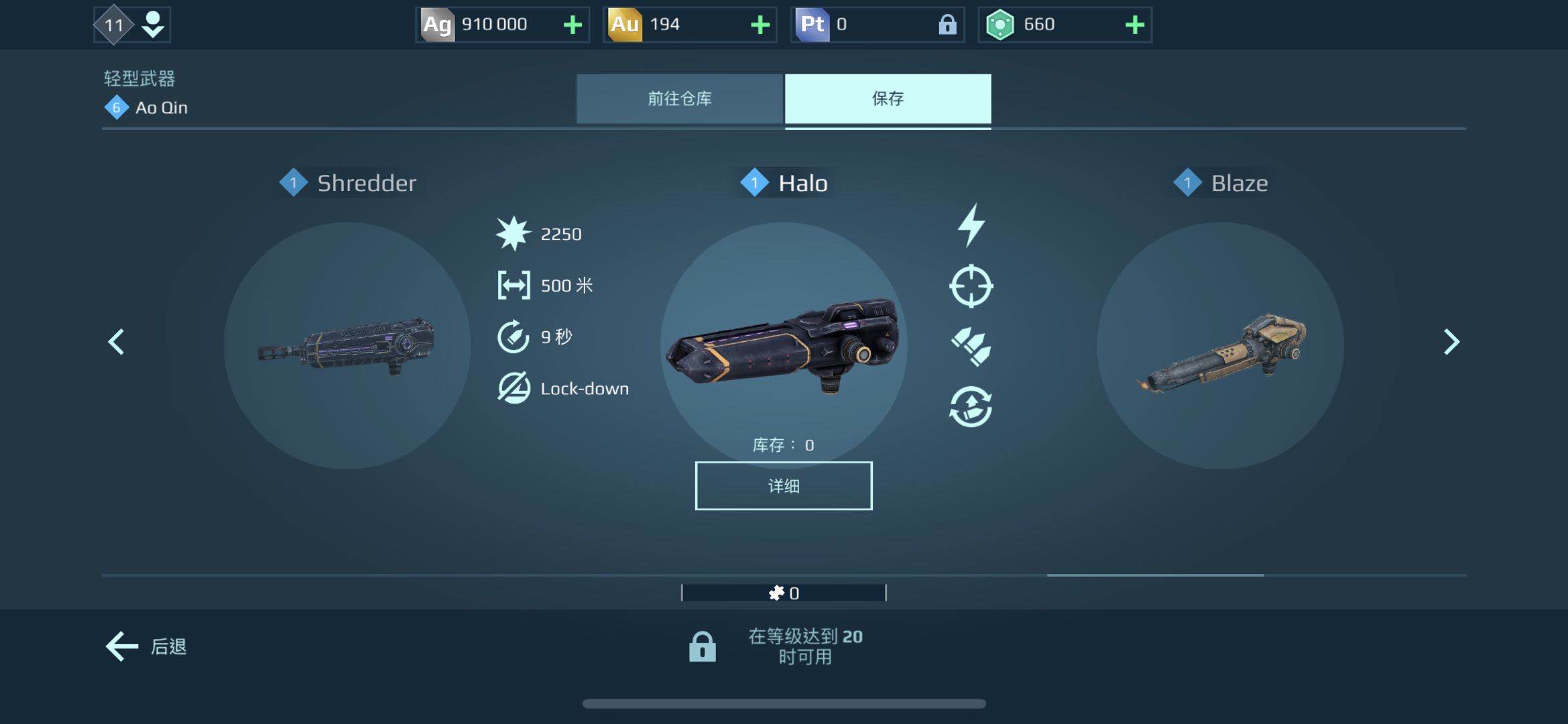This screenshot has height=724, width=1568.
Task: Go back with the 后退 button
Action: 146,646
